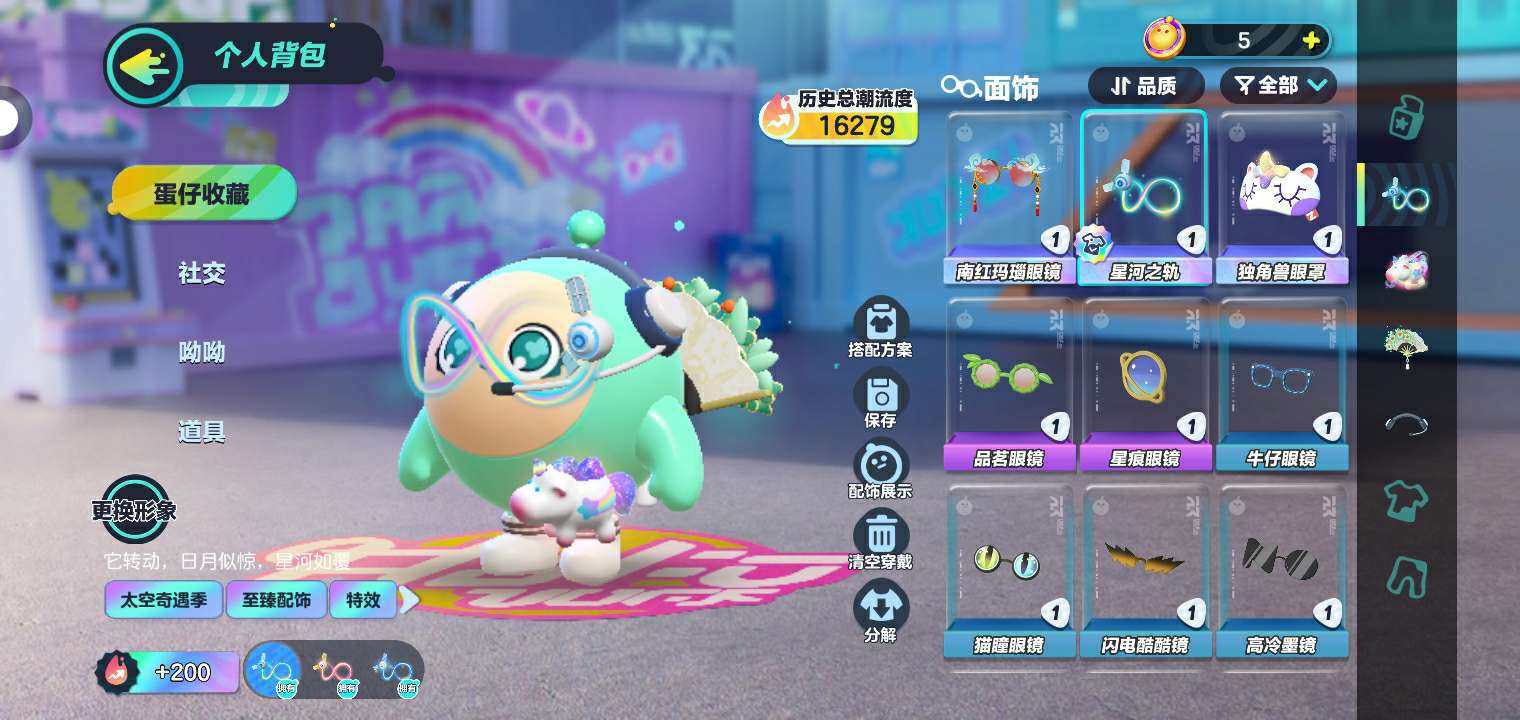The width and height of the screenshot is (1520, 720).
Task: Sort items by 品质
Action: [x=1145, y=86]
